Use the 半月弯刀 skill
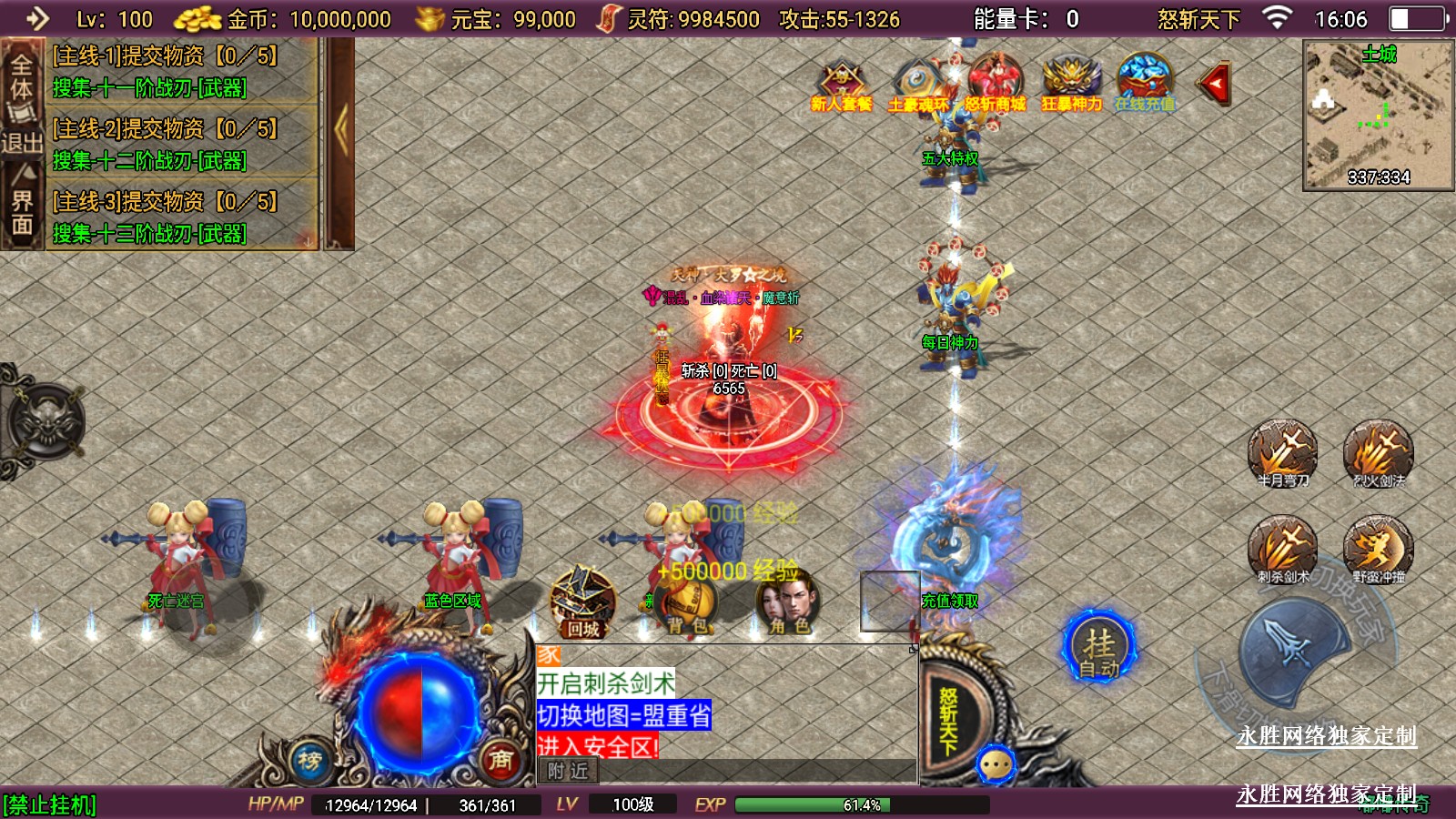This screenshot has width=1456, height=819. 1283,452
